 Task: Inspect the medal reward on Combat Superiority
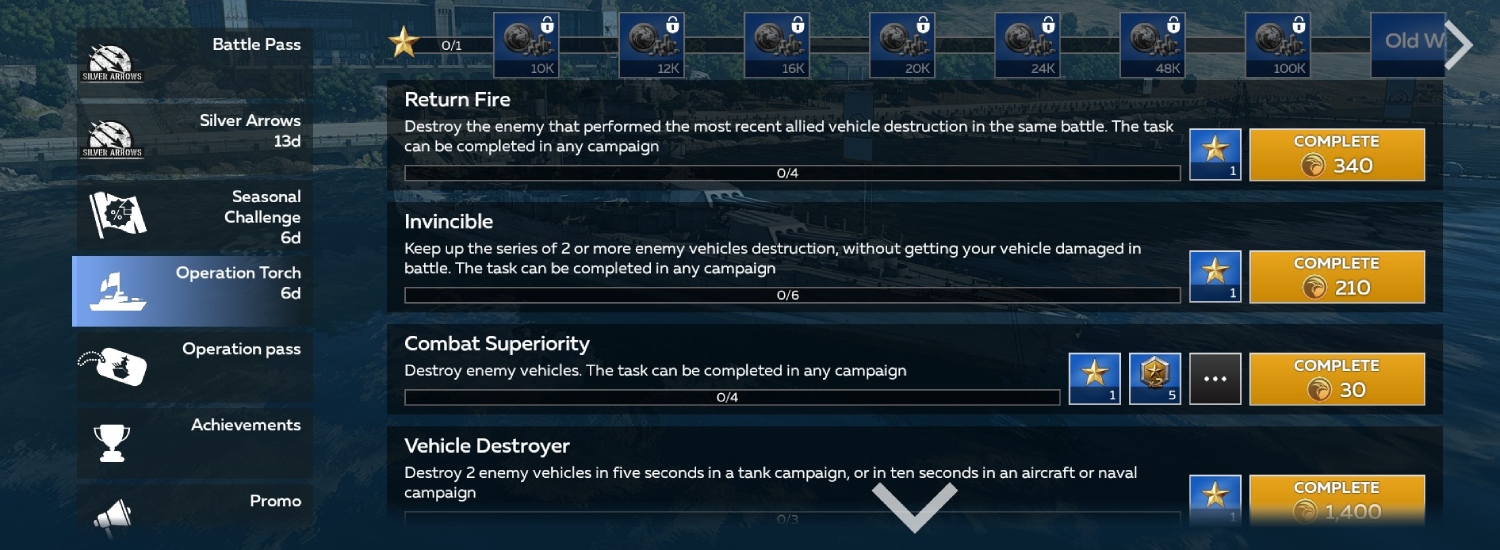click(x=1155, y=379)
